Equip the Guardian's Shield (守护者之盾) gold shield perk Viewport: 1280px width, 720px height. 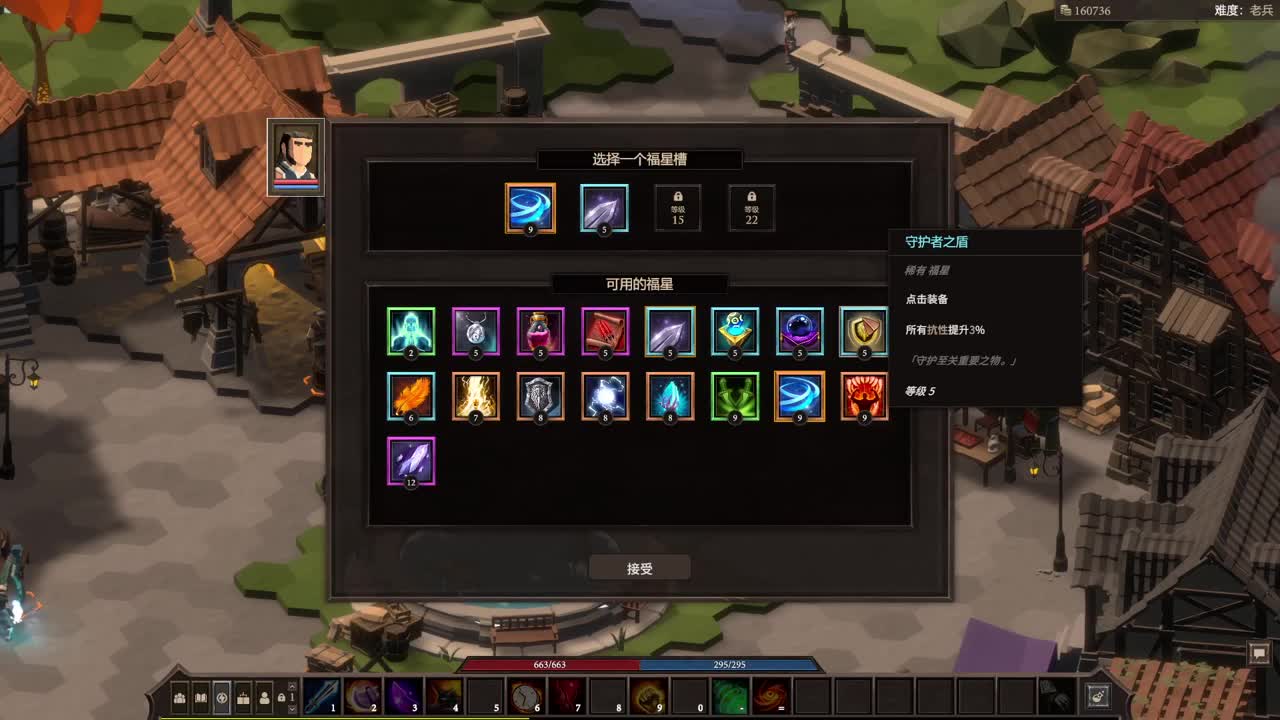click(x=864, y=332)
